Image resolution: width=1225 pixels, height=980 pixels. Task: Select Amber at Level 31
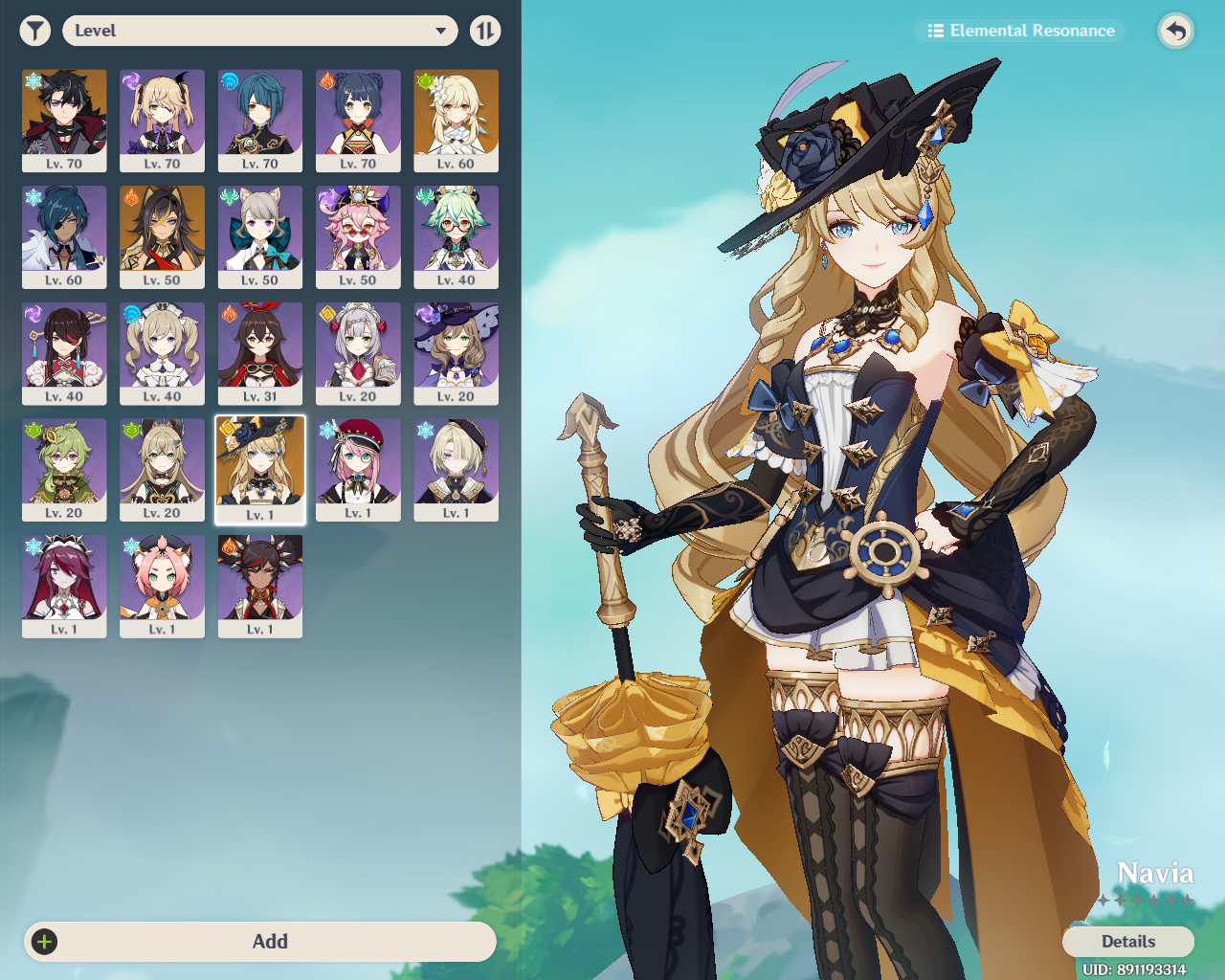point(260,352)
